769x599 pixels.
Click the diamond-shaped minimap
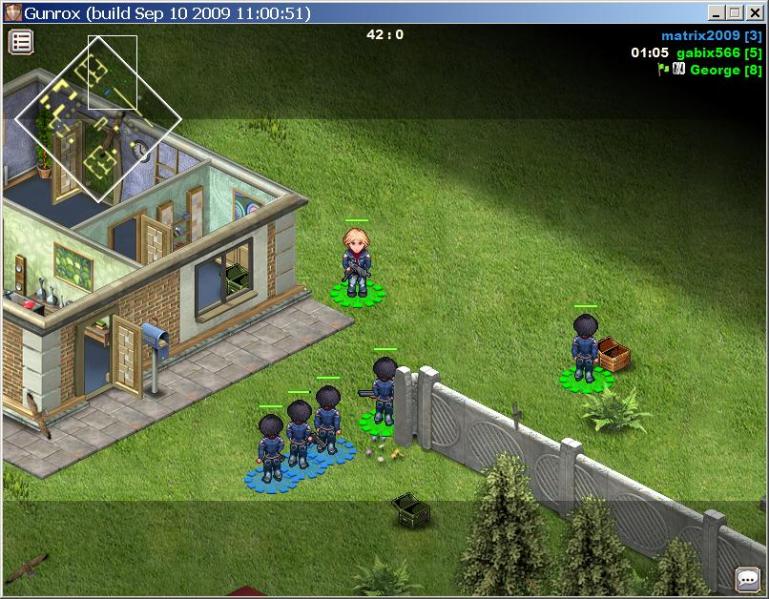[97, 119]
